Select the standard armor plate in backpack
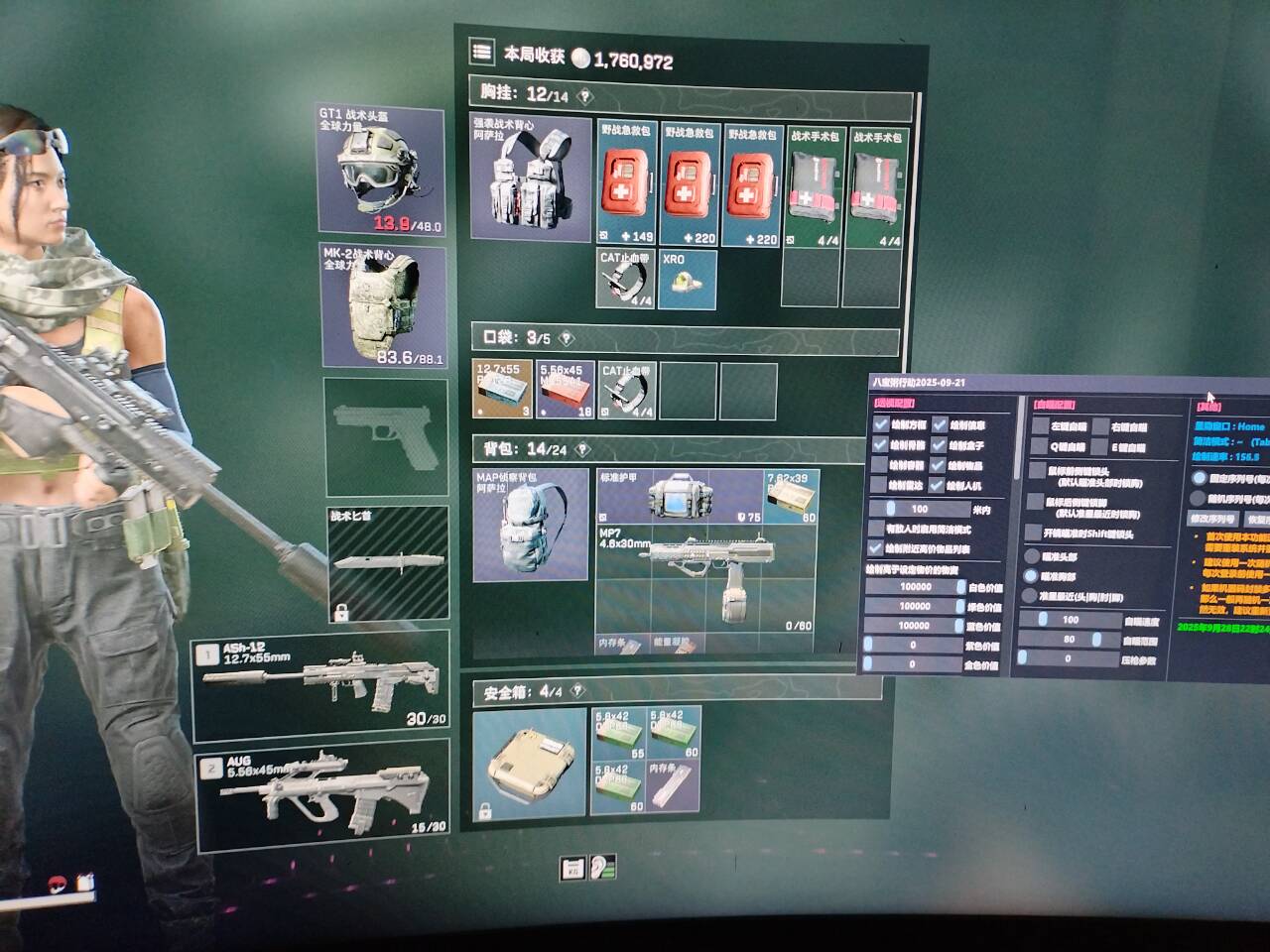 [679, 496]
